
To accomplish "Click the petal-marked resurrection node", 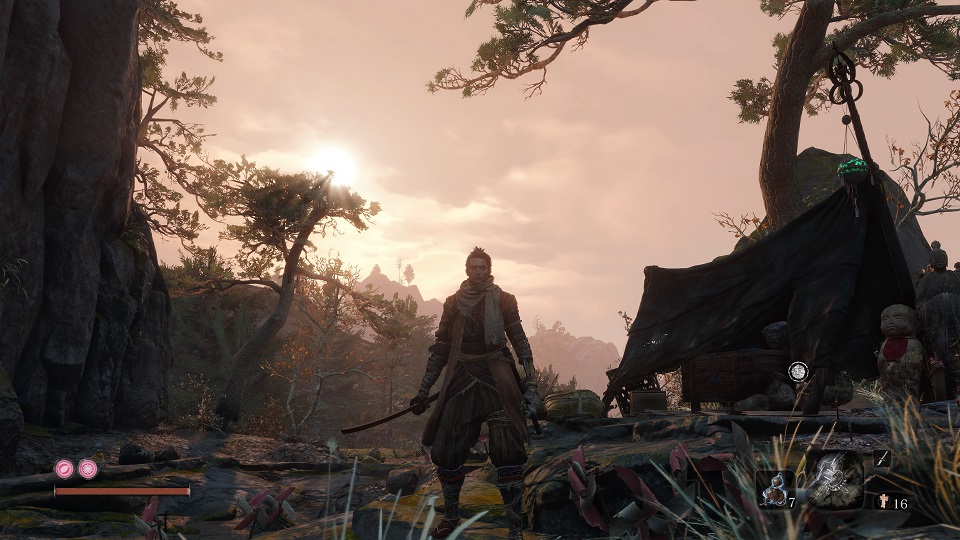I will [64, 468].
